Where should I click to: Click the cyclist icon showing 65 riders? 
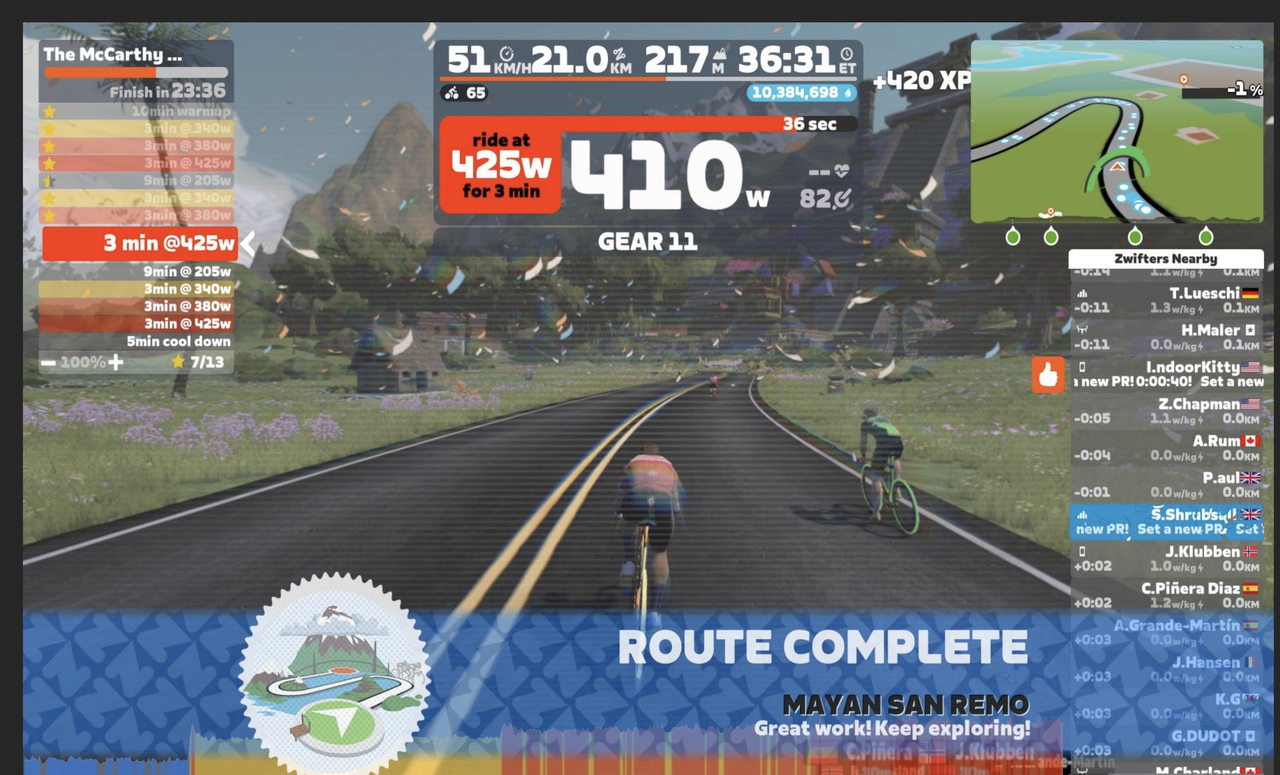tap(453, 94)
